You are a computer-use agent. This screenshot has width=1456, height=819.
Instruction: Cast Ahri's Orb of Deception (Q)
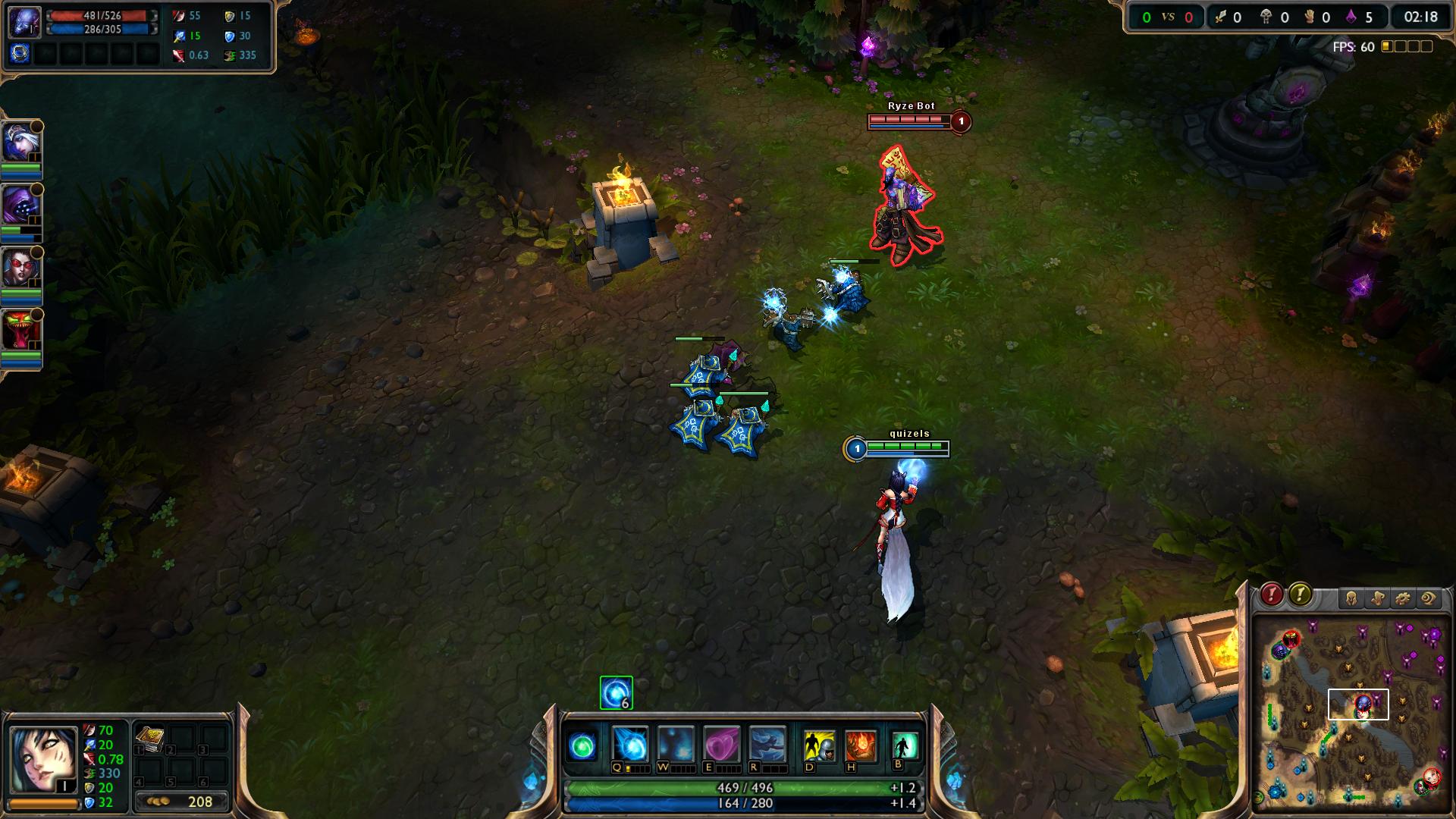pyautogui.click(x=630, y=745)
